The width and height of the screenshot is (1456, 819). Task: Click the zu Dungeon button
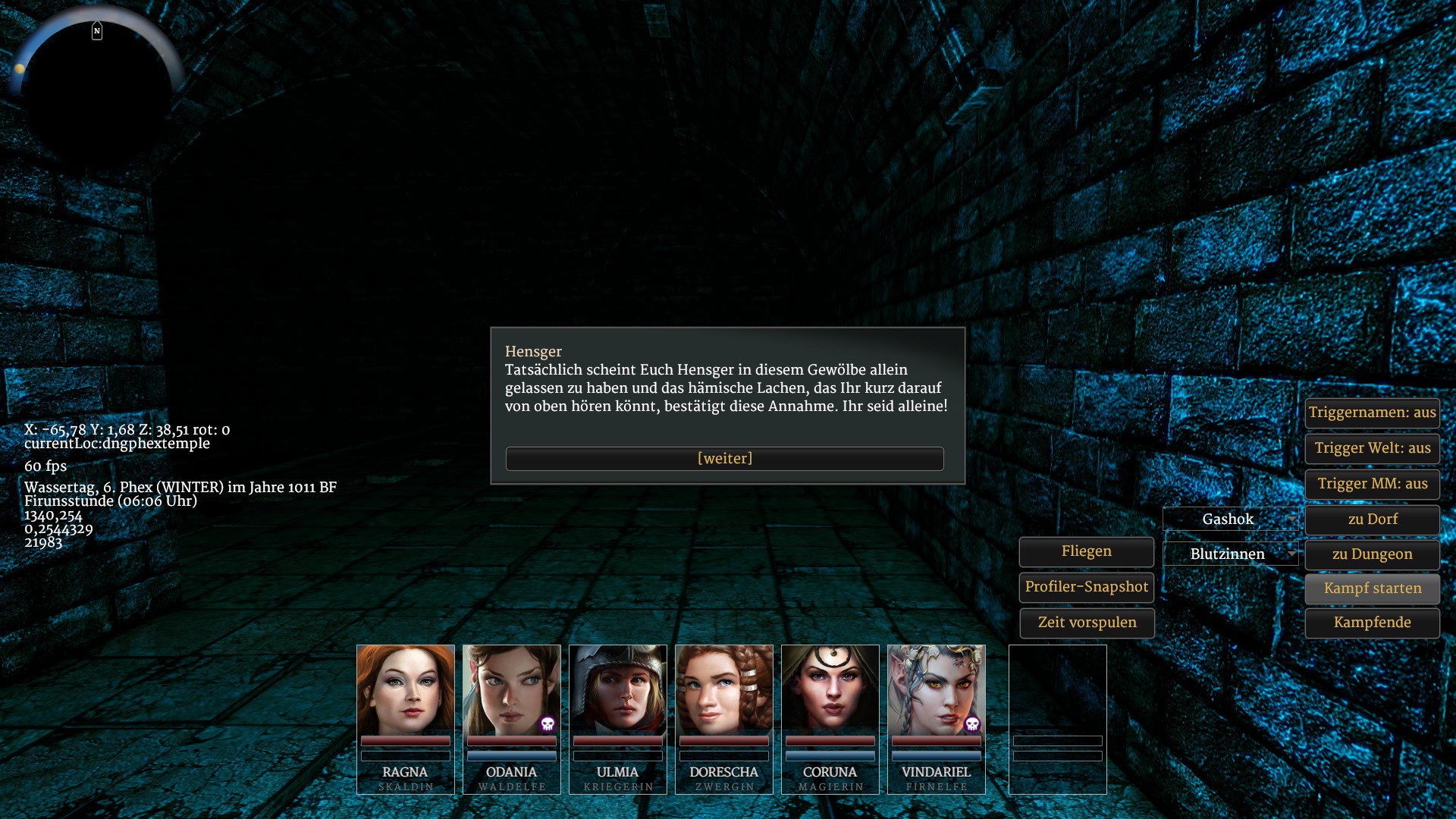[x=1372, y=554]
